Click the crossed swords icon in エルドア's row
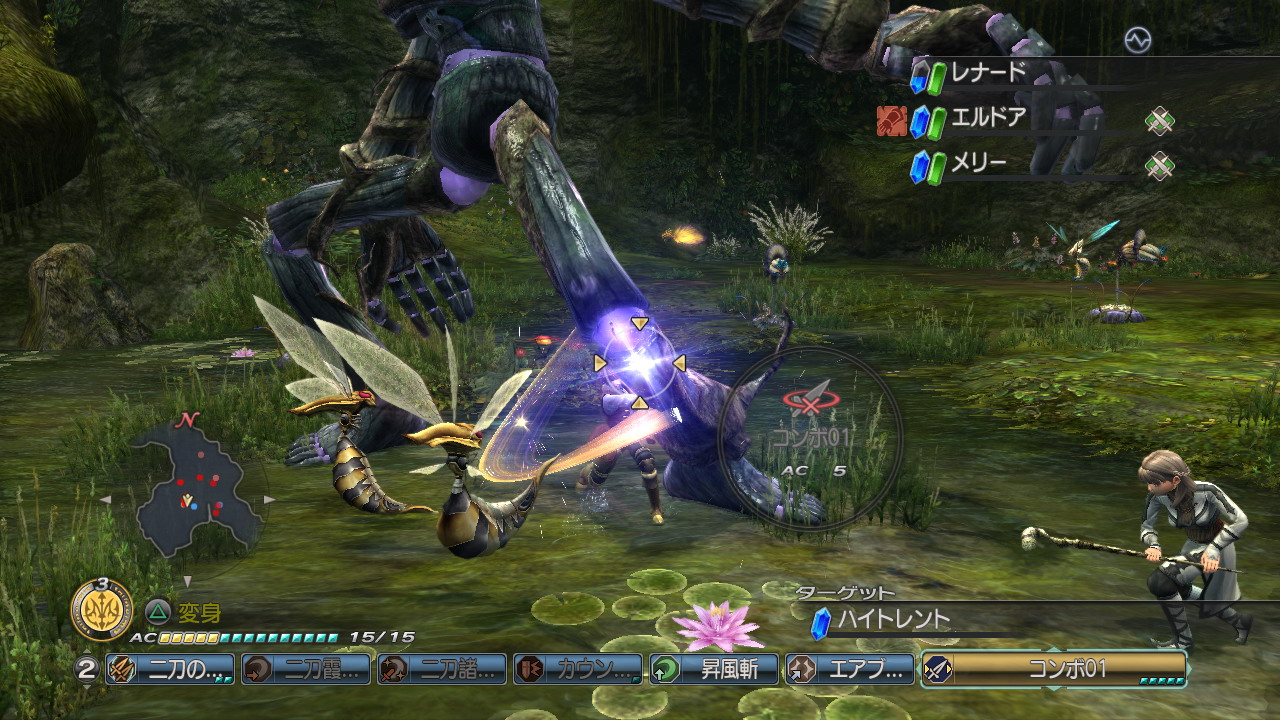The width and height of the screenshot is (1280, 720). [x=1159, y=122]
